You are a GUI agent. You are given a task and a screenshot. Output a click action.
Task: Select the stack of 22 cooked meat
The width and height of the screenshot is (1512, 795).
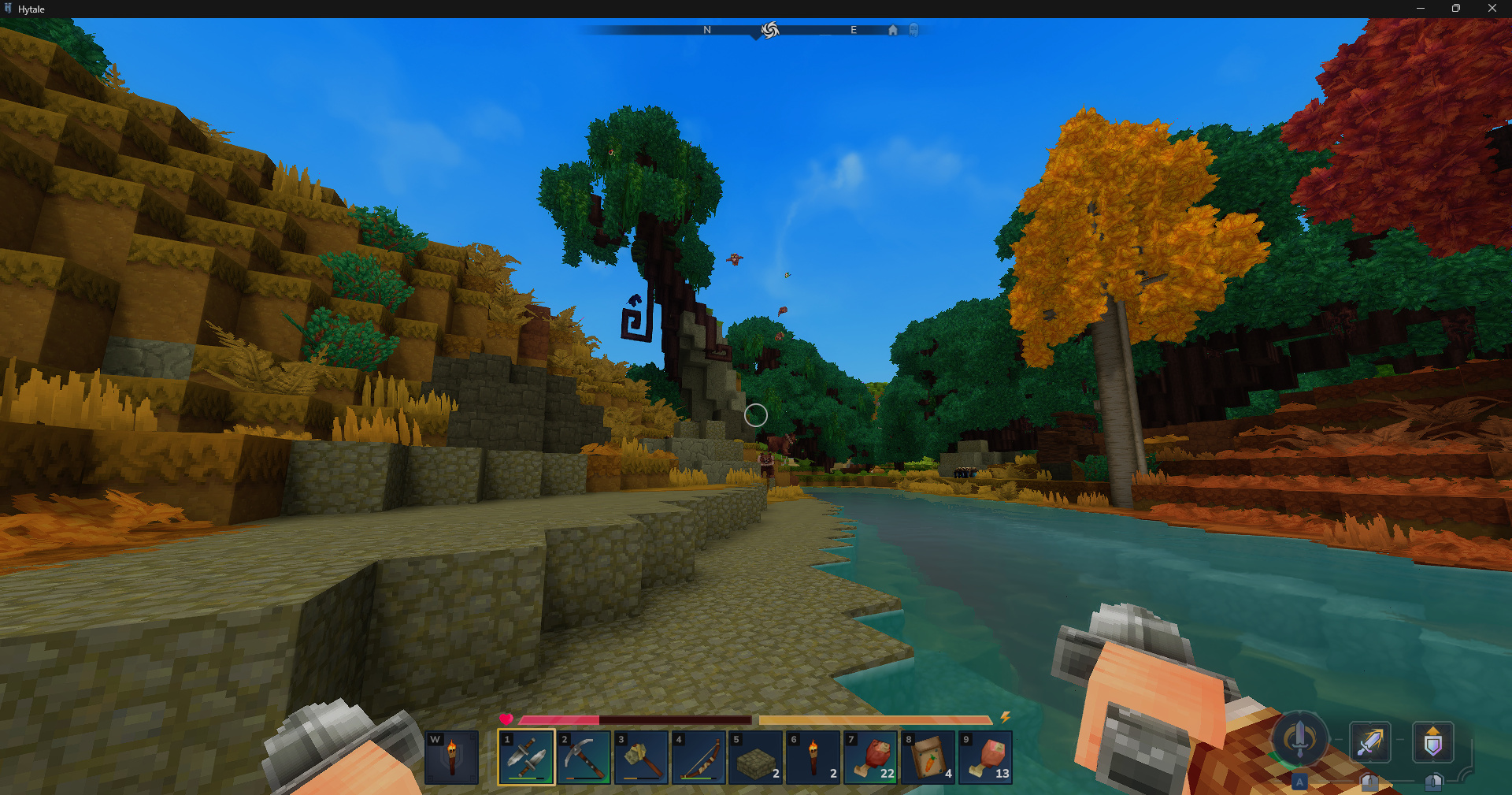coord(871,757)
